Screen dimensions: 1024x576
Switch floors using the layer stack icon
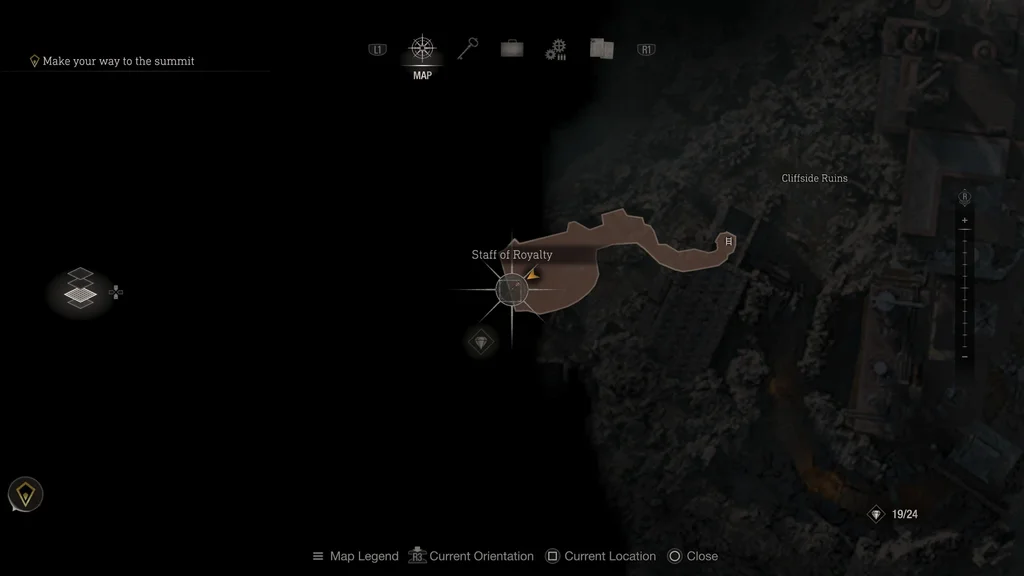click(80, 289)
